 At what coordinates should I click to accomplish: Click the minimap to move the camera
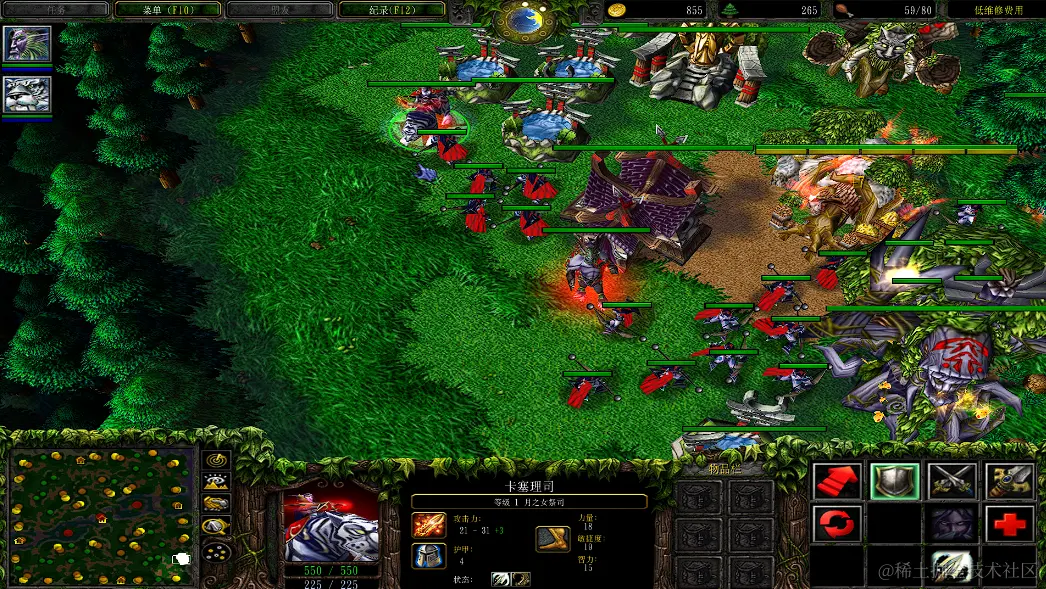click(x=102, y=517)
